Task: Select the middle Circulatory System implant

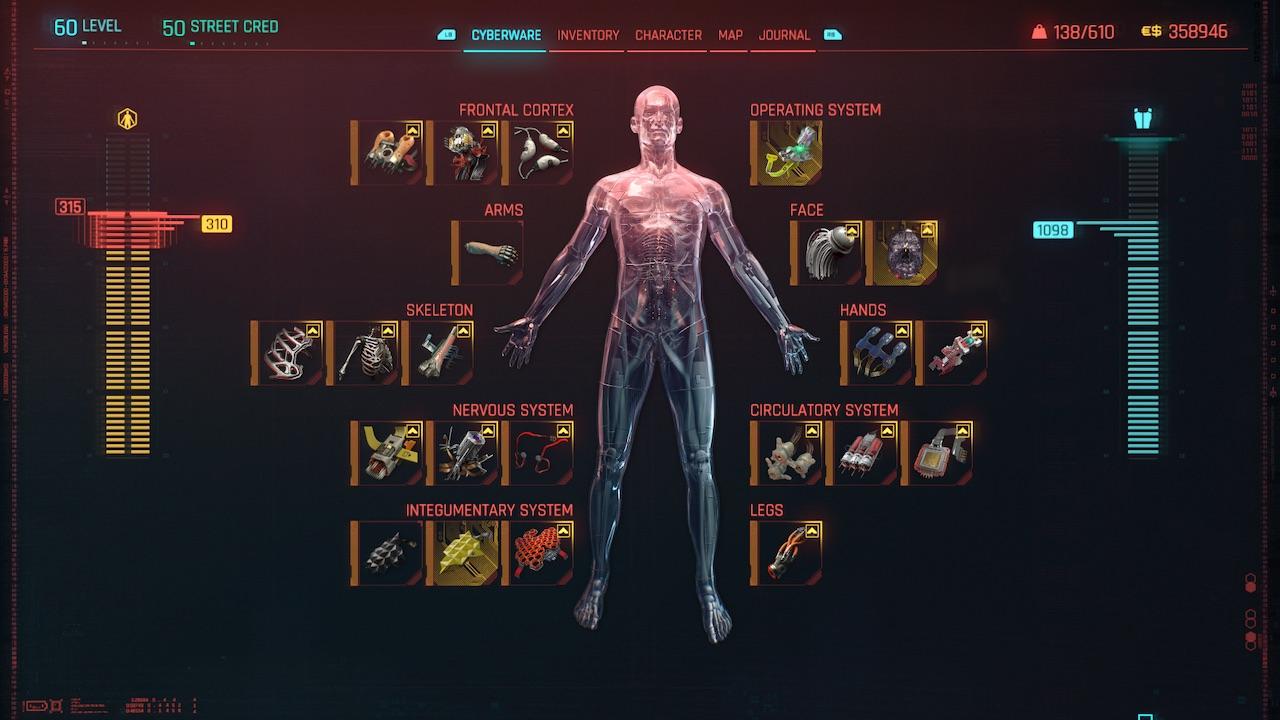Action: 861,452
